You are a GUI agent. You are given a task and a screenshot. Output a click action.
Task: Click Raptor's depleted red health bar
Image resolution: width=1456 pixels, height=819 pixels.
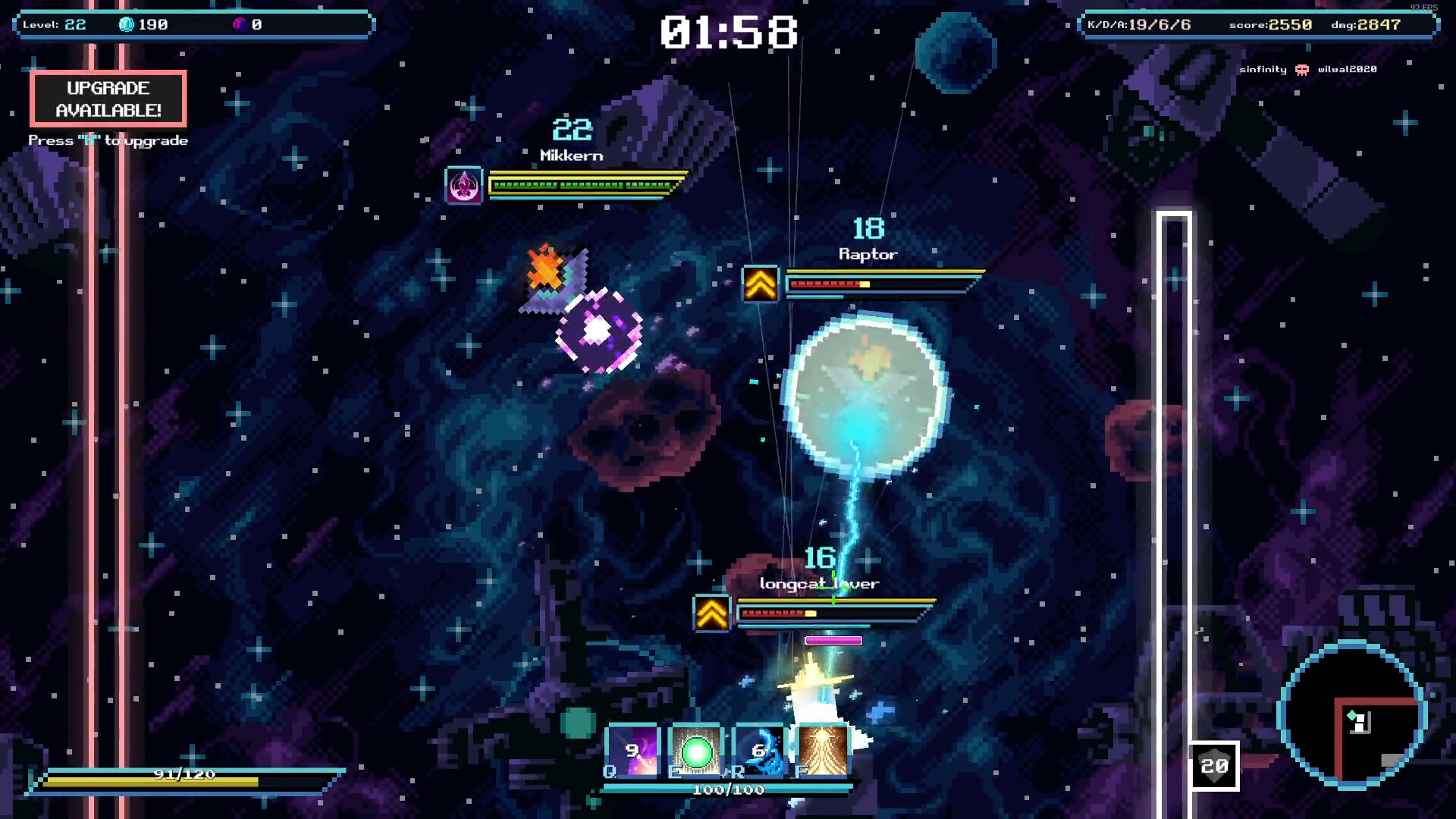(x=827, y=286)
